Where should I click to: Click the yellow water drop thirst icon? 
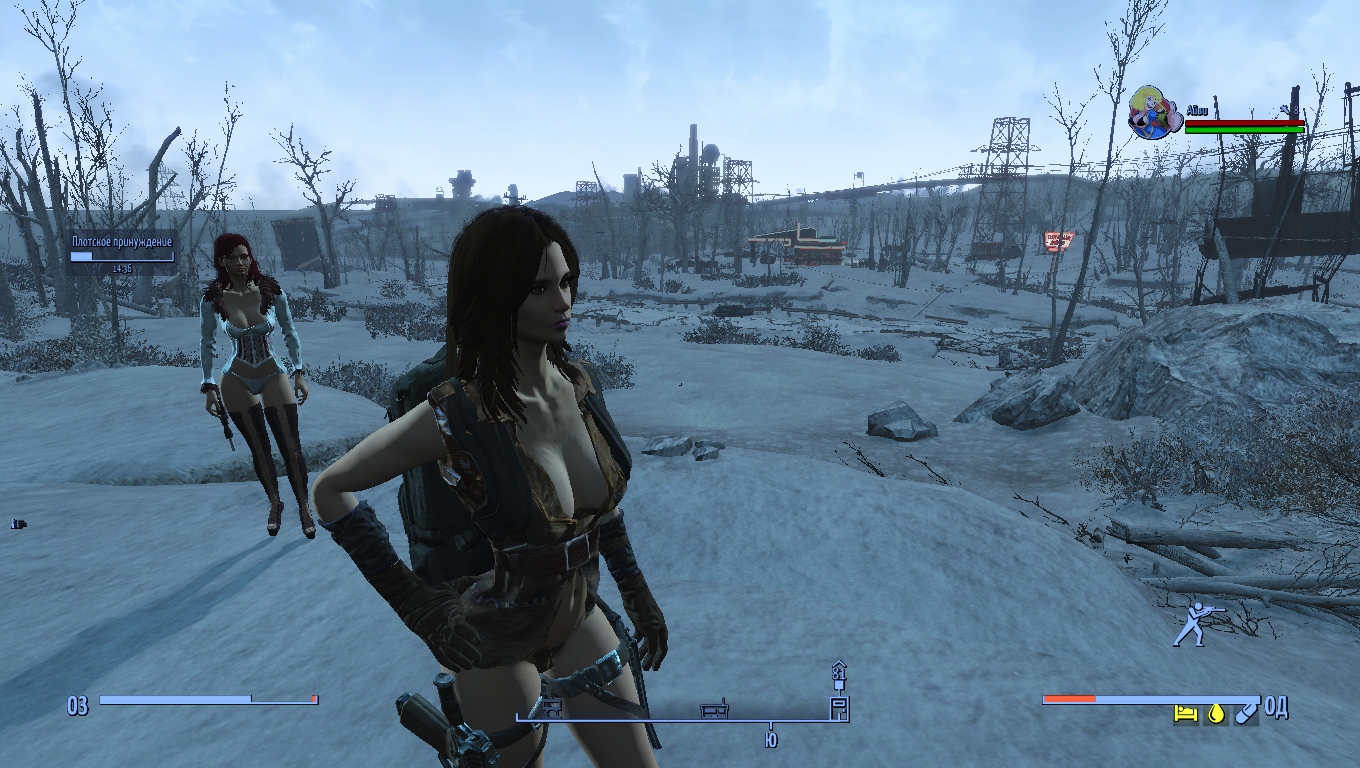(x=1216, y=713)
